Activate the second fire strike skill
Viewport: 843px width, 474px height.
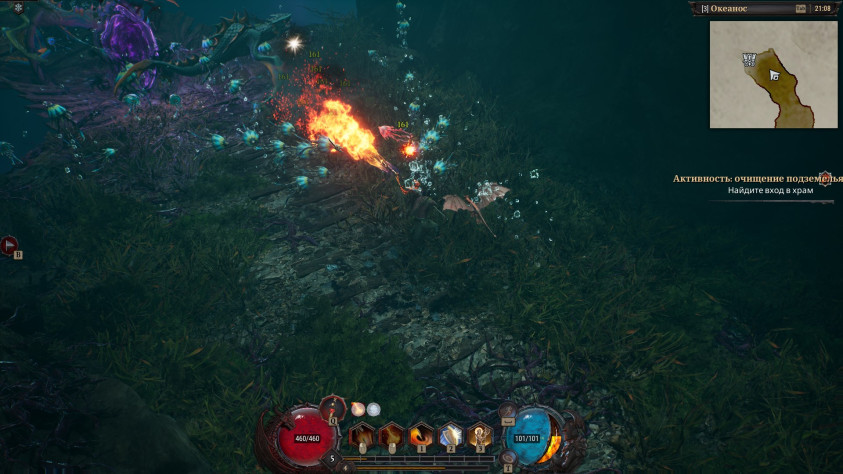click(x=391, y=436)
